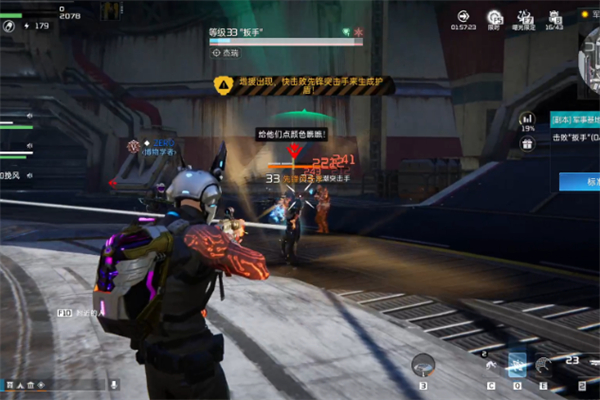Open the 16/43 collection progress icon

pos(554,18)
